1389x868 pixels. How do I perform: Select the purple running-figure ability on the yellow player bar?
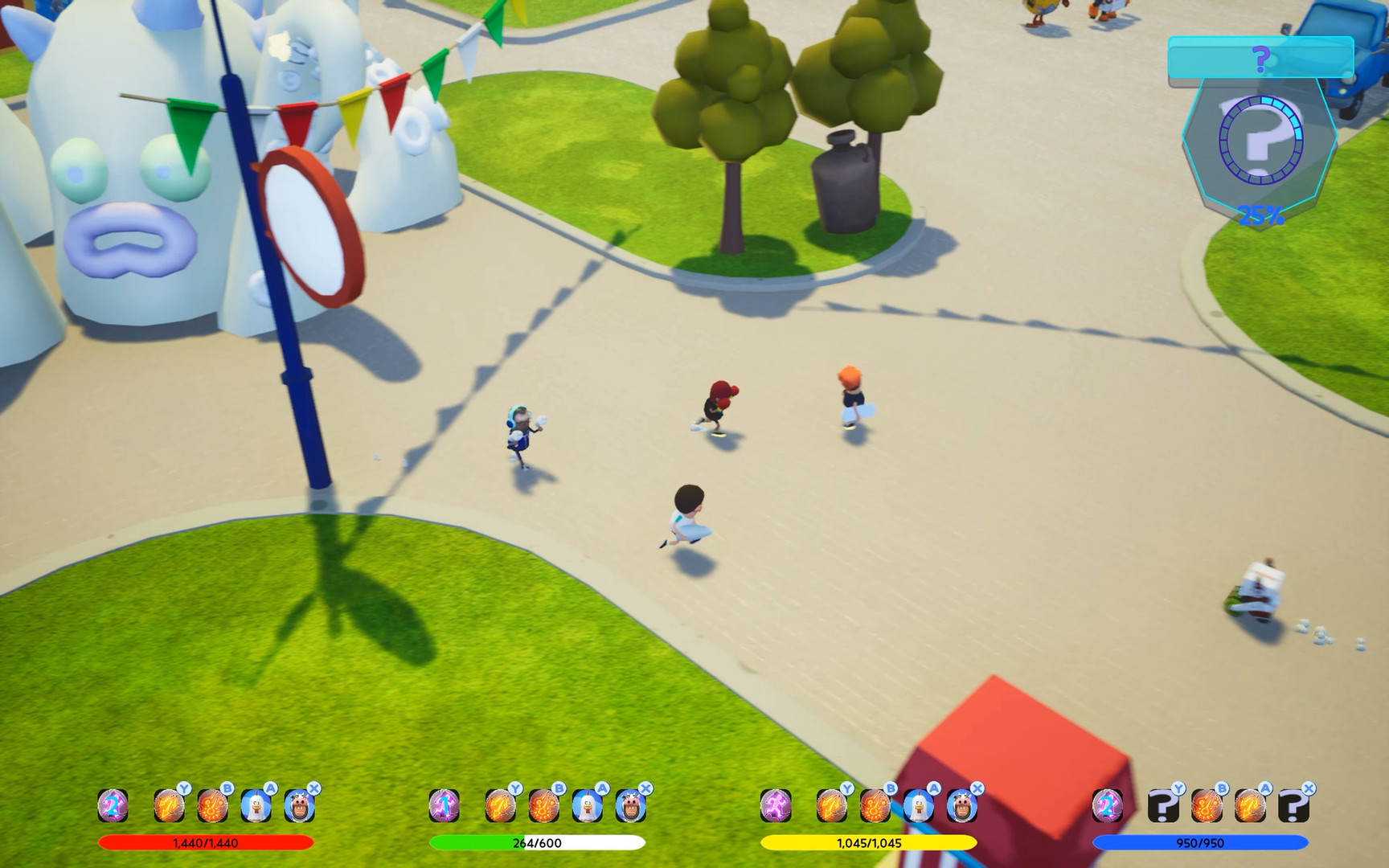pyautogui.click(x=776, y=806)
